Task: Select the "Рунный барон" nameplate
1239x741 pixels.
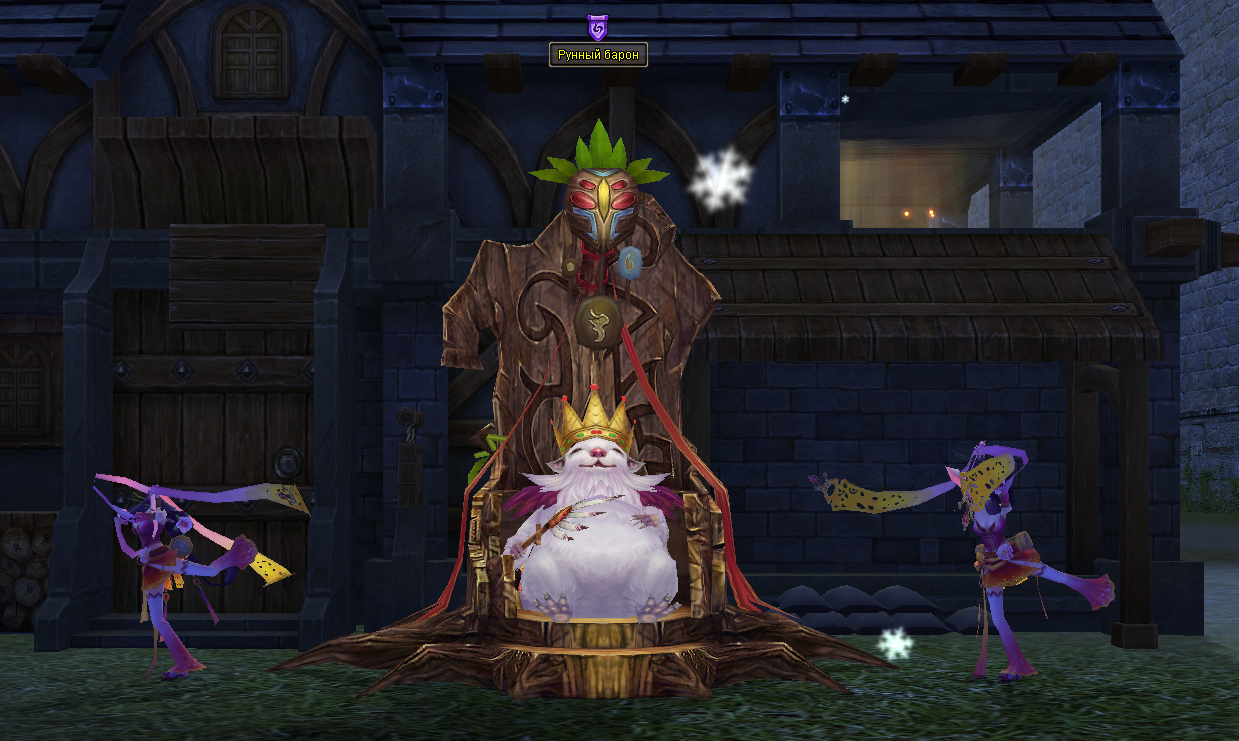Action: (598, 55)
